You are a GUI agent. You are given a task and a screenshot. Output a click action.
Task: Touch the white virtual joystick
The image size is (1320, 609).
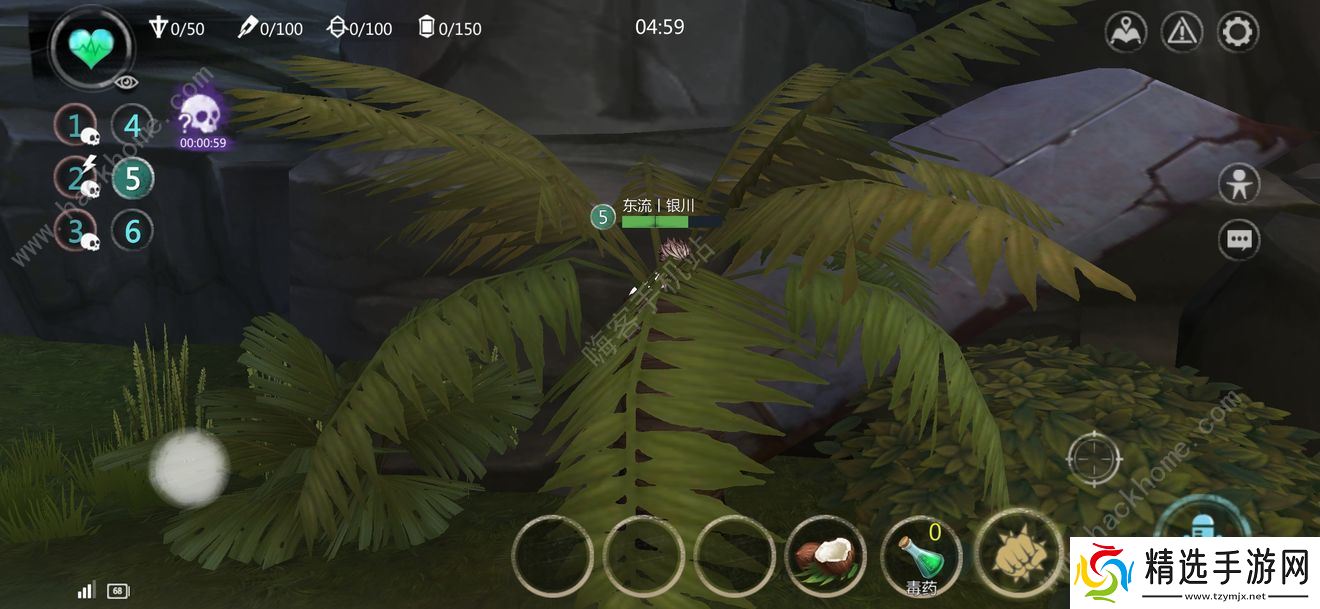pyautogui.click(x=189, y=466)
